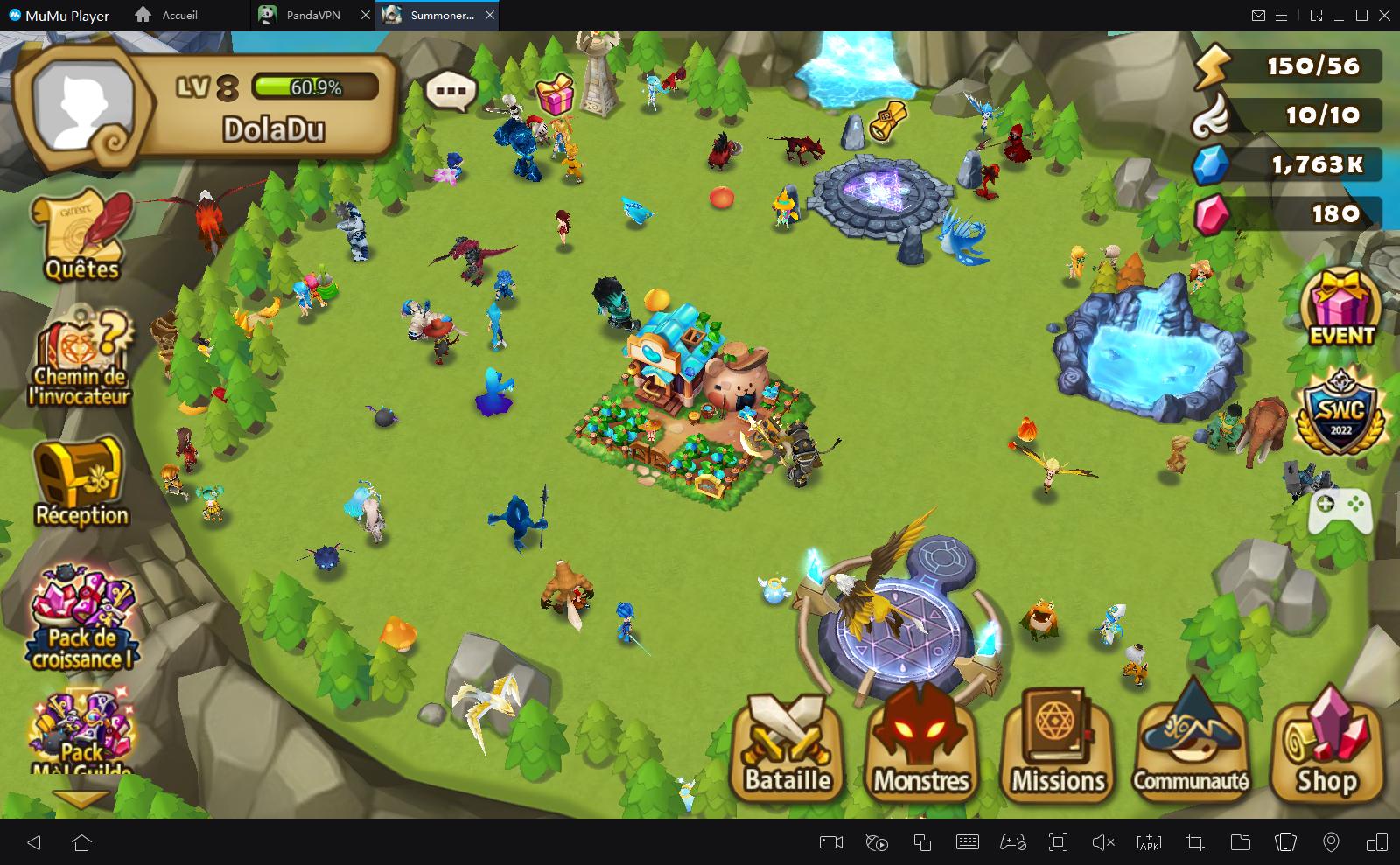Open the chat speech bubble
The image size is (1400, 865).
[x=451, y=90]
